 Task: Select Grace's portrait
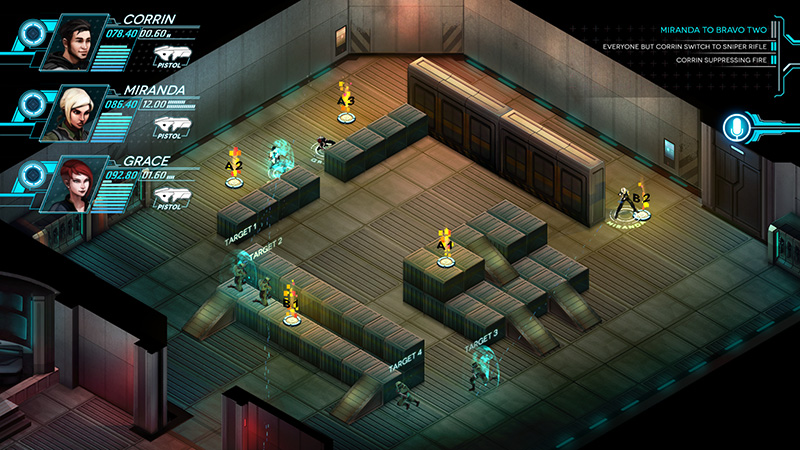click(70, 183)
